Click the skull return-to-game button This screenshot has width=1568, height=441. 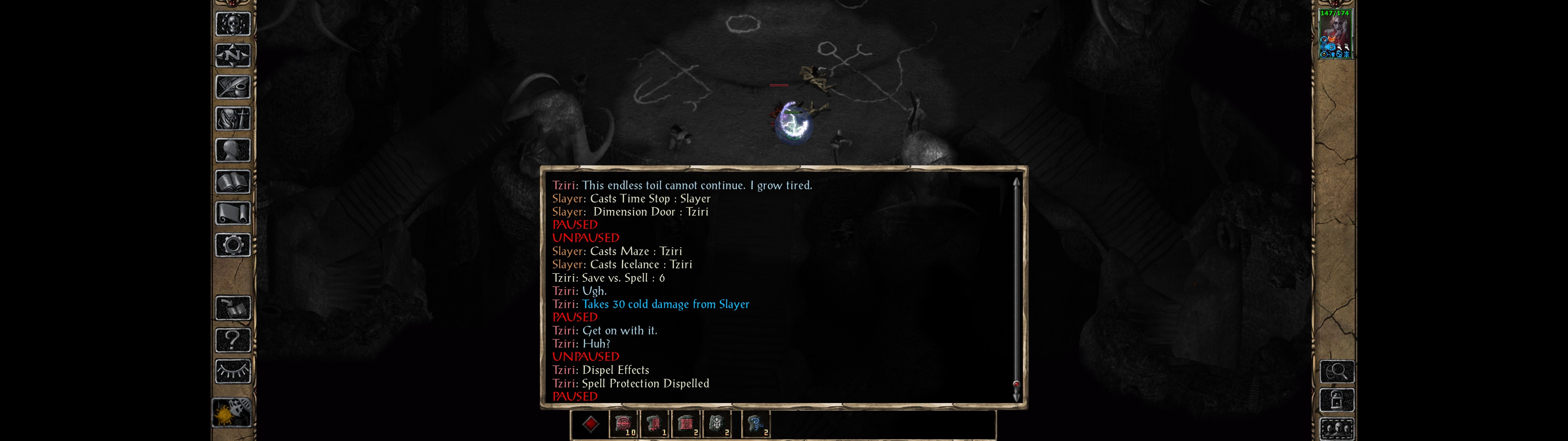click(232, 24)
